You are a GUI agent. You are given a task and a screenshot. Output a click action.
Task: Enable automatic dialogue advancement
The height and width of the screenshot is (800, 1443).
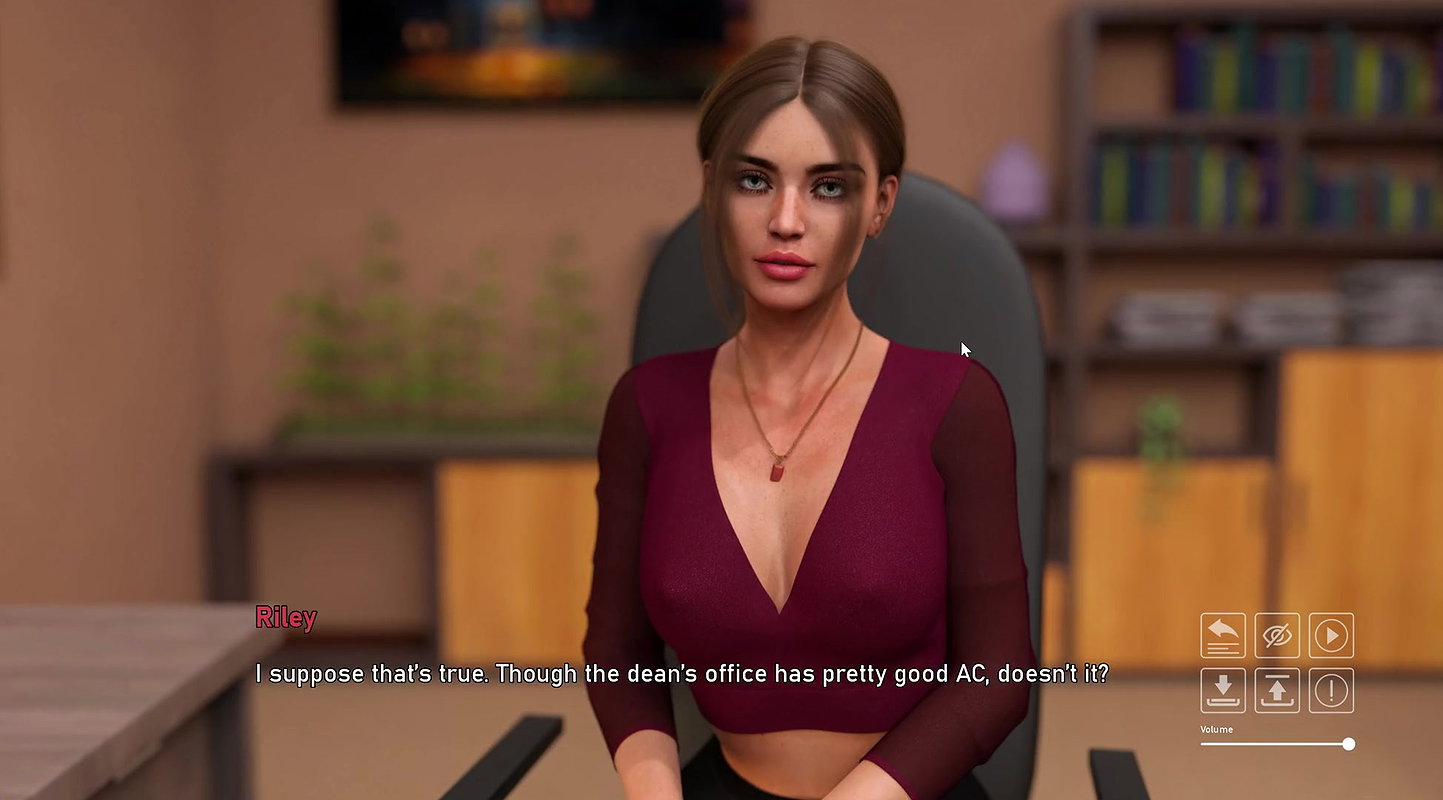pos(1331,636)
